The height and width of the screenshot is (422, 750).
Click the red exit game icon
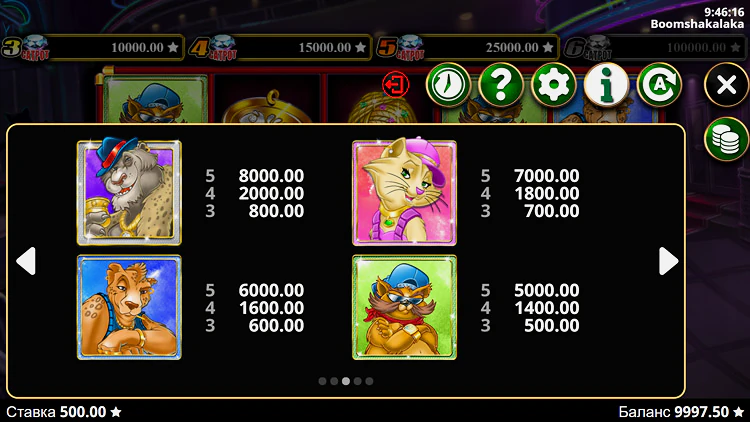(x=395, y=84)
